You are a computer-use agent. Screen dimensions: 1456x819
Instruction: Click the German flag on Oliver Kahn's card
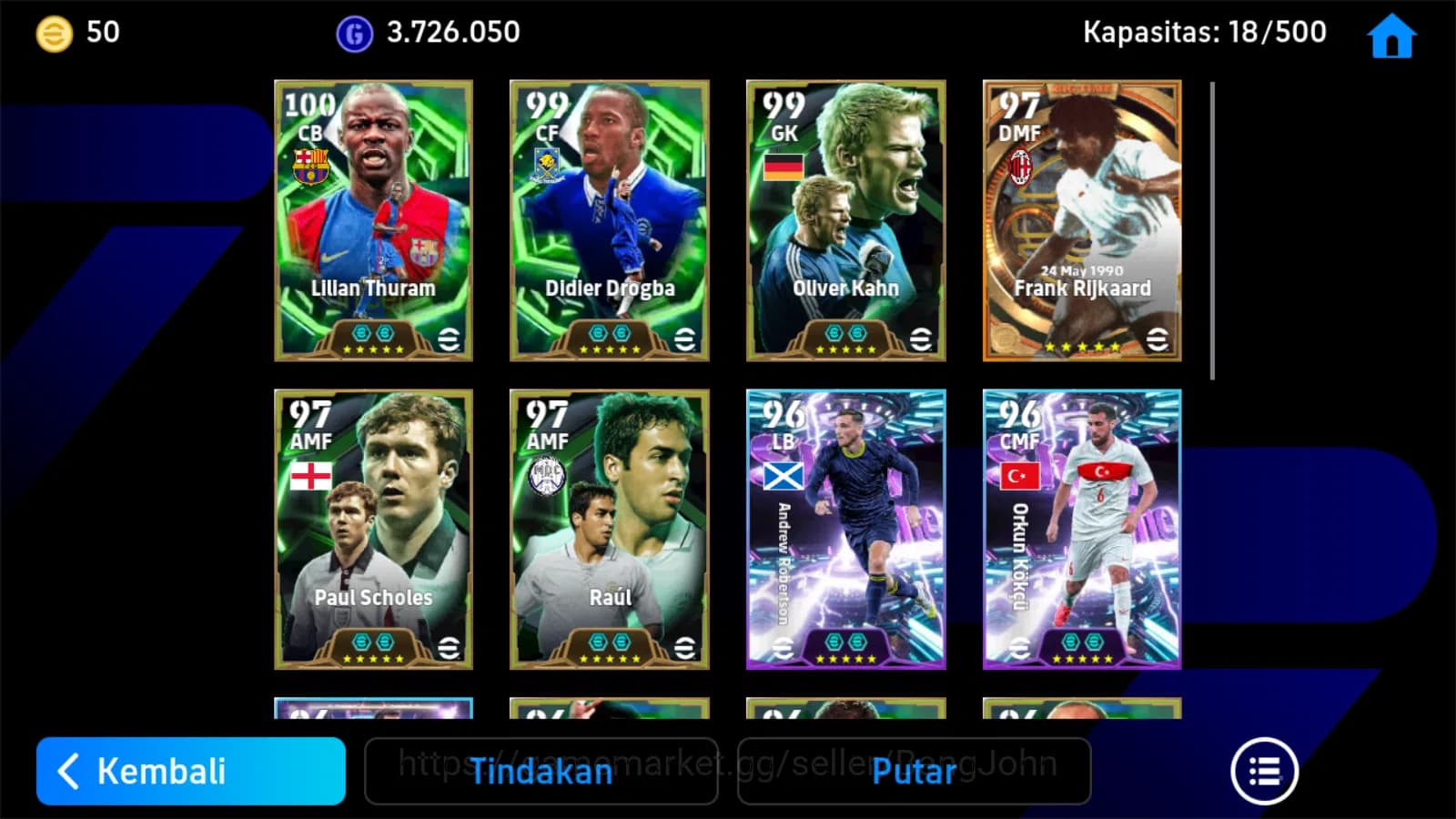tap(784, 167)
